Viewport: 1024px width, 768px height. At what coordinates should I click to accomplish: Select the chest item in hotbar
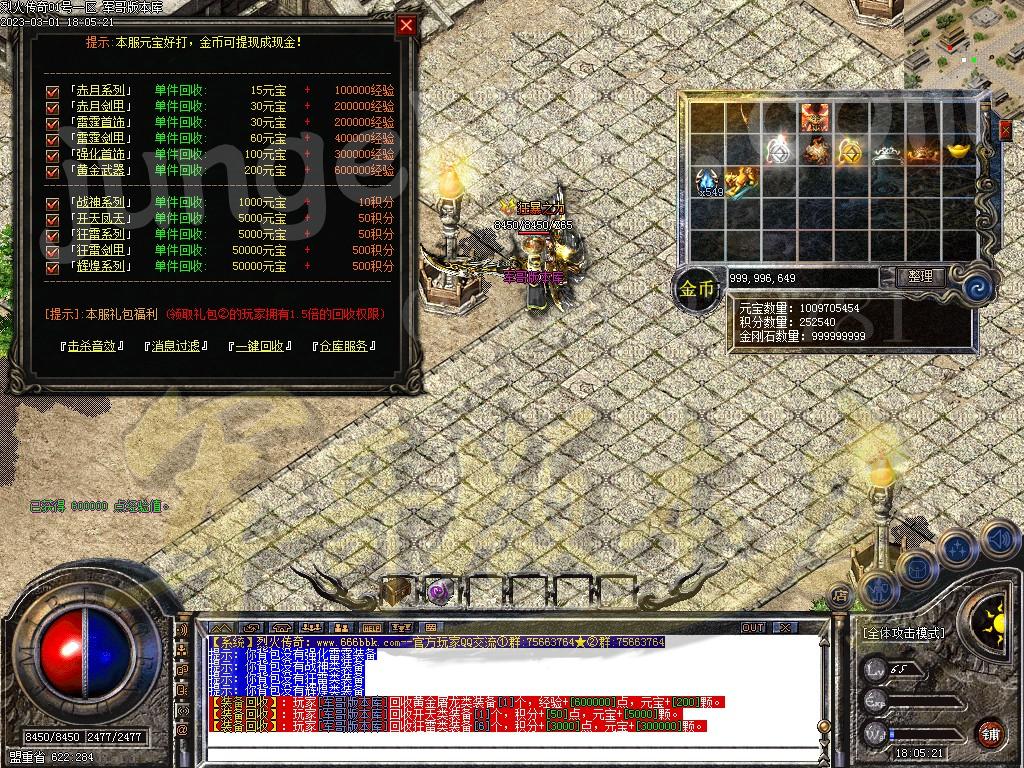click(396, 590)
